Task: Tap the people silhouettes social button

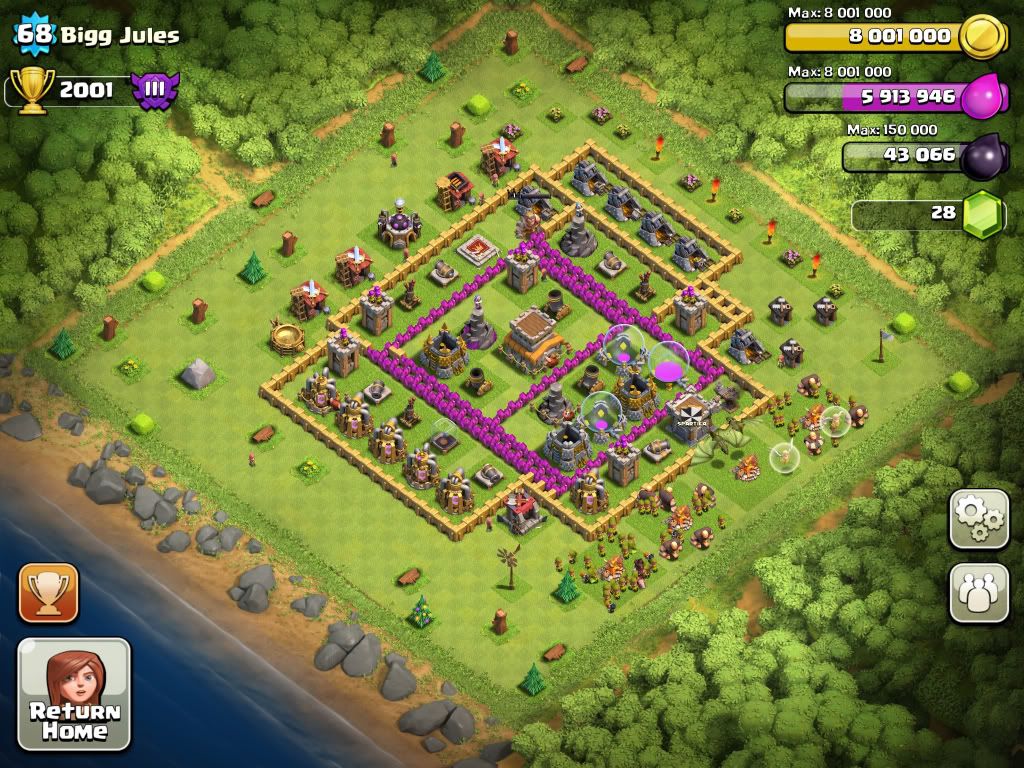Action: tap(979, 593)
